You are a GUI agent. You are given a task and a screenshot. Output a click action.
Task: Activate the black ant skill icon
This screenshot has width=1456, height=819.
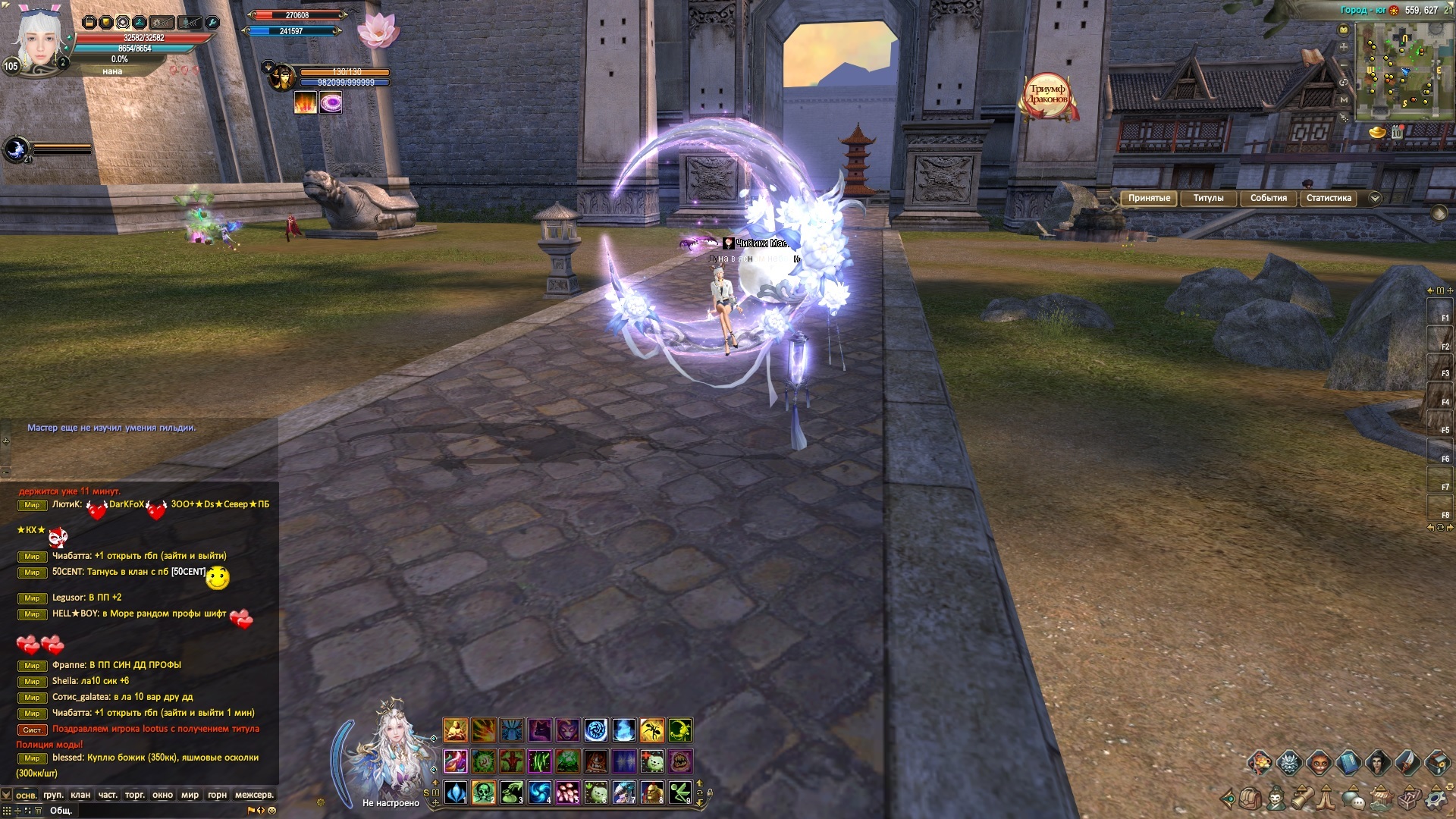(x=651, y=730)
